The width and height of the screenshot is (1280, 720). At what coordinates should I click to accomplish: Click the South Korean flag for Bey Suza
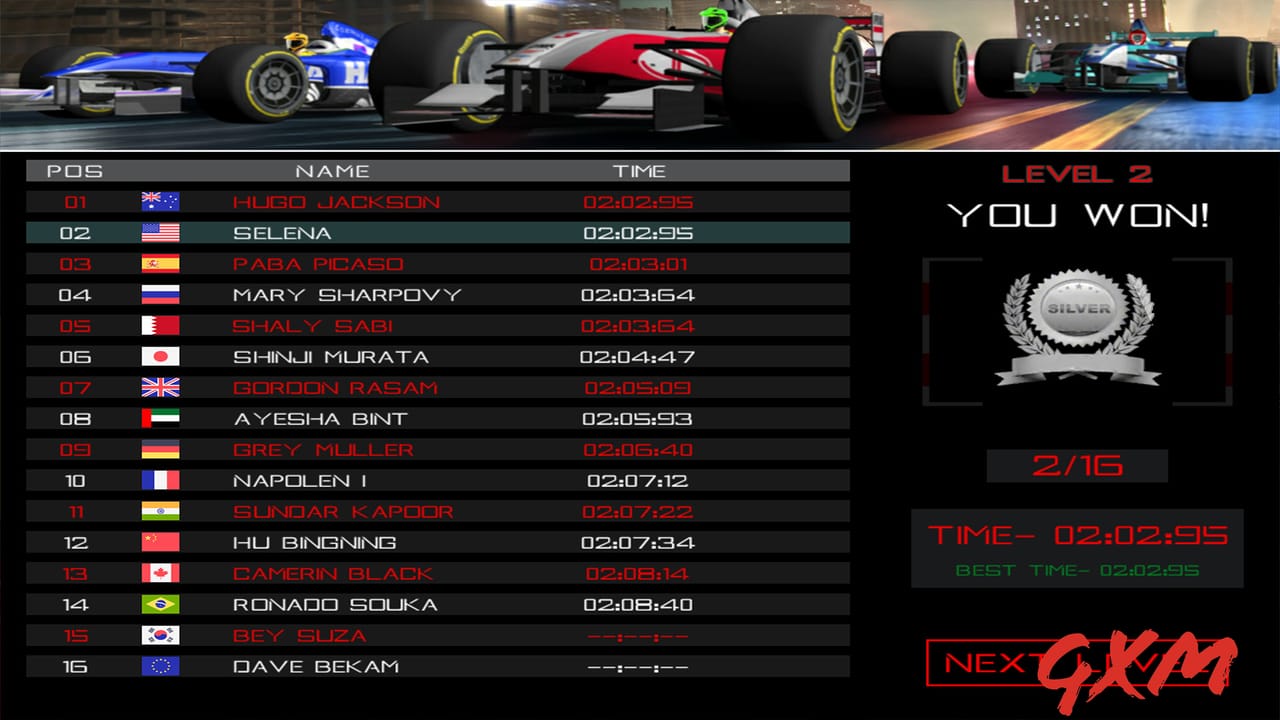point(160,635)
